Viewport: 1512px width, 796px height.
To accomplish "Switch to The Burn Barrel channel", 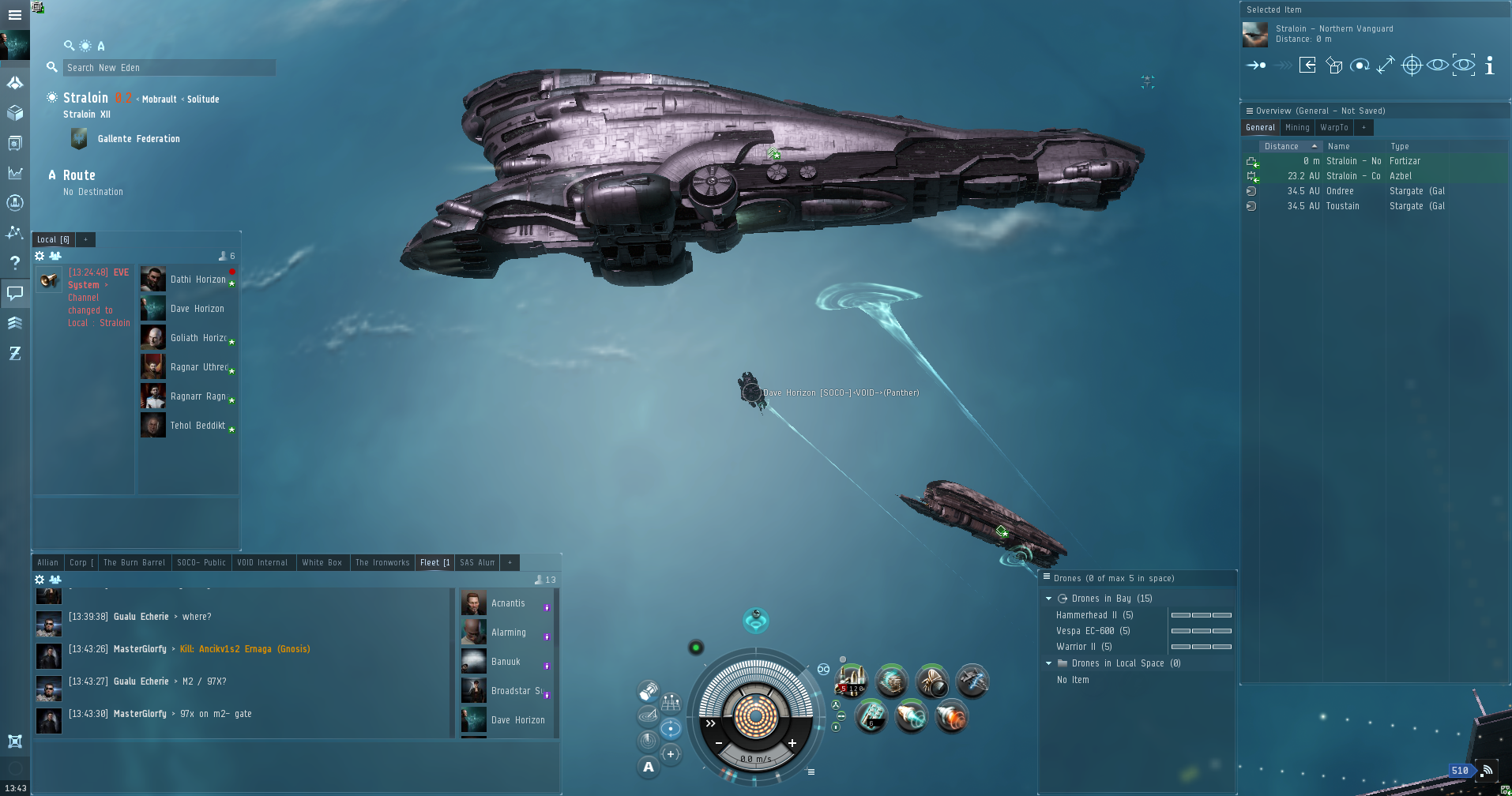I will pyautogui.click(x=134, y=562).
